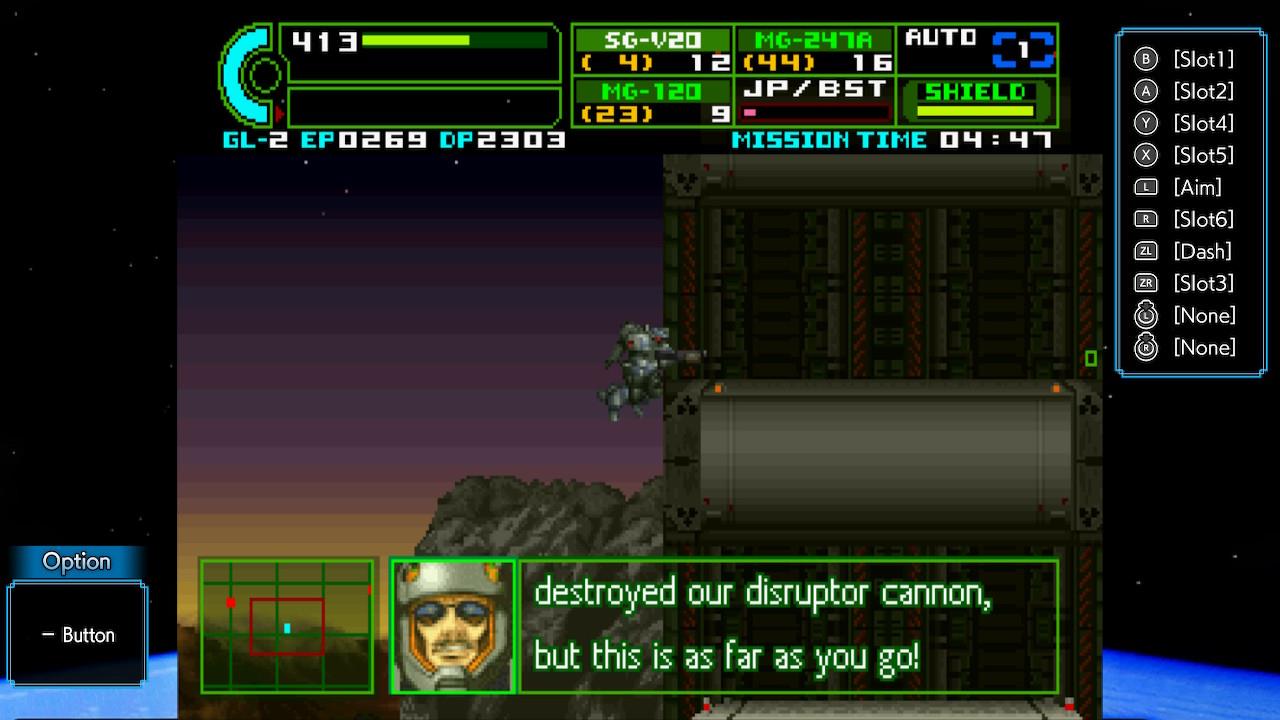The height and width of the screenshot is (720, 1280).
Task: Toggle the AUTO targeting indicator
Action: point(977,49)
